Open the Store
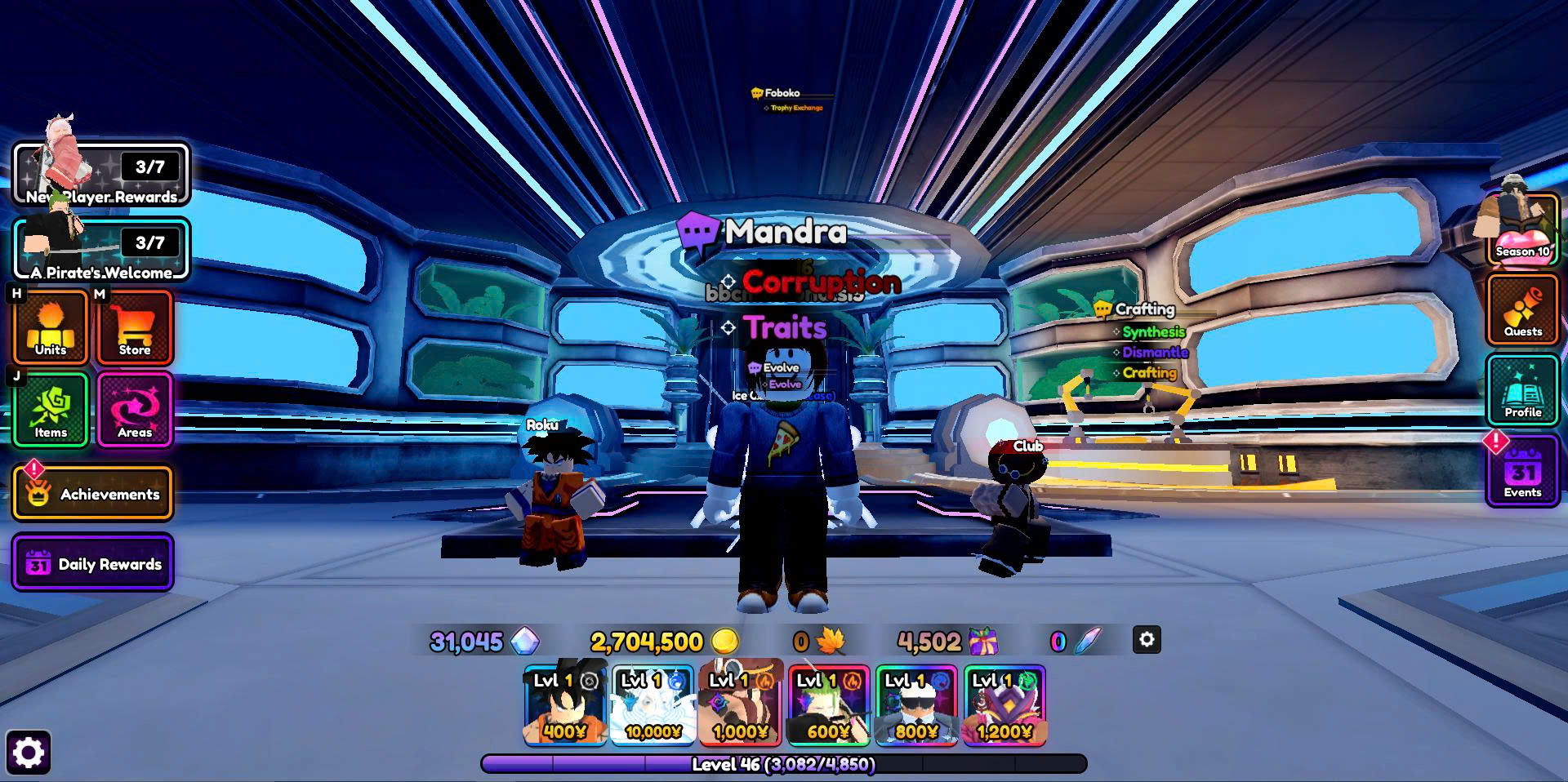 pos(135,327)
